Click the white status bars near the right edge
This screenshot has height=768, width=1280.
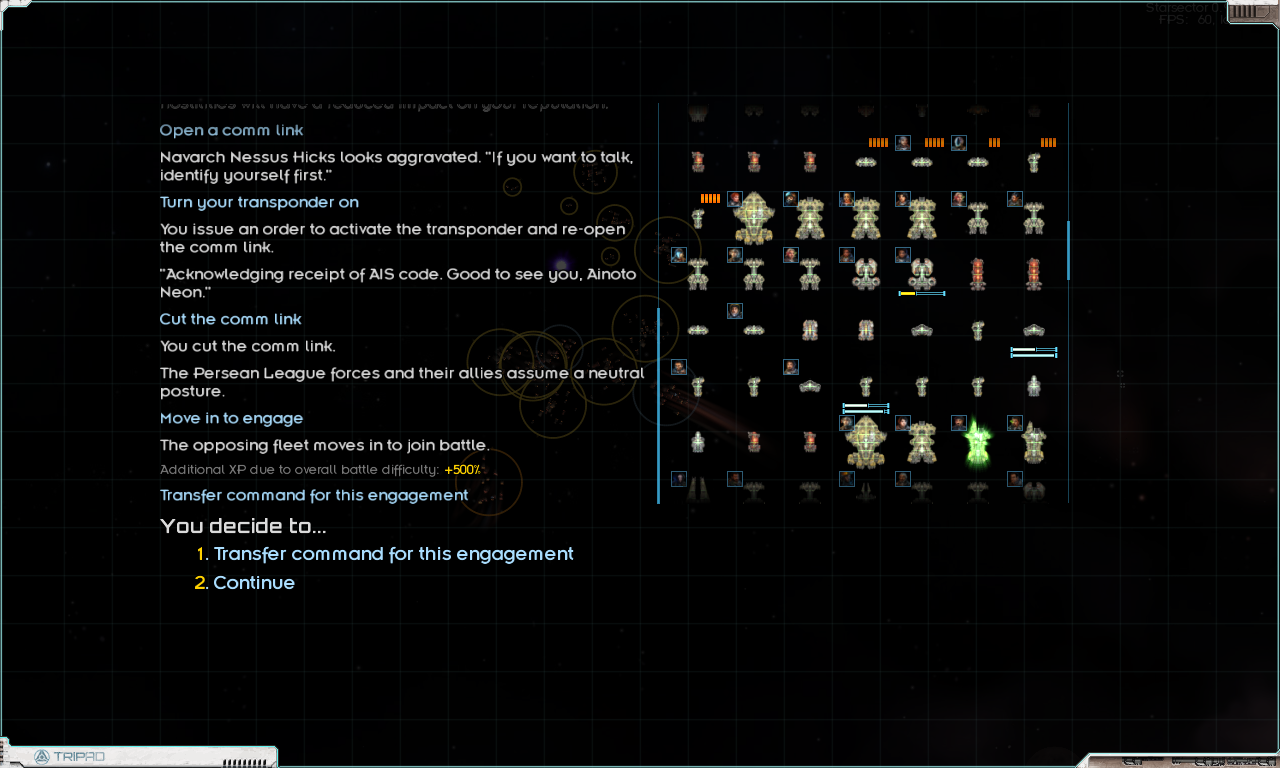point(1034,352)
